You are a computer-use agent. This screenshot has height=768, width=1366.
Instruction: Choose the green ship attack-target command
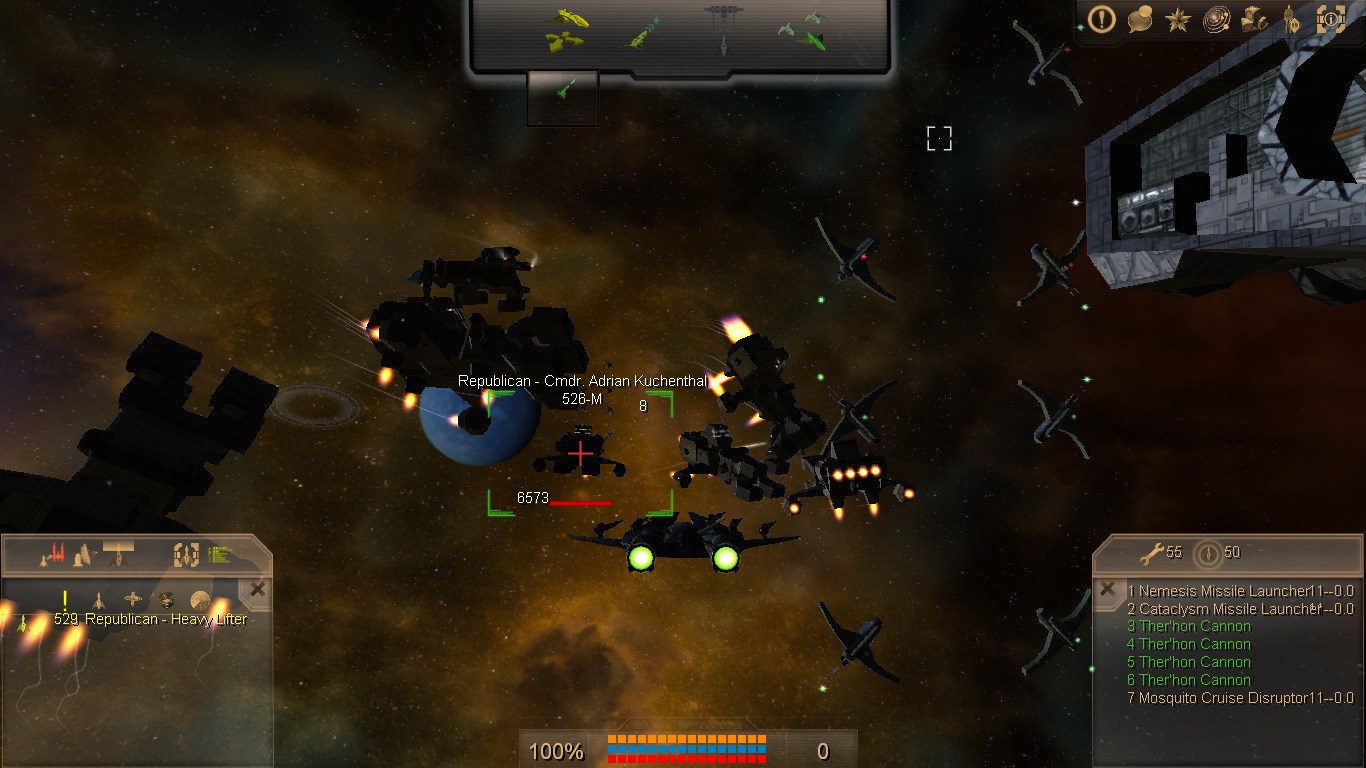tap(642, 31)
